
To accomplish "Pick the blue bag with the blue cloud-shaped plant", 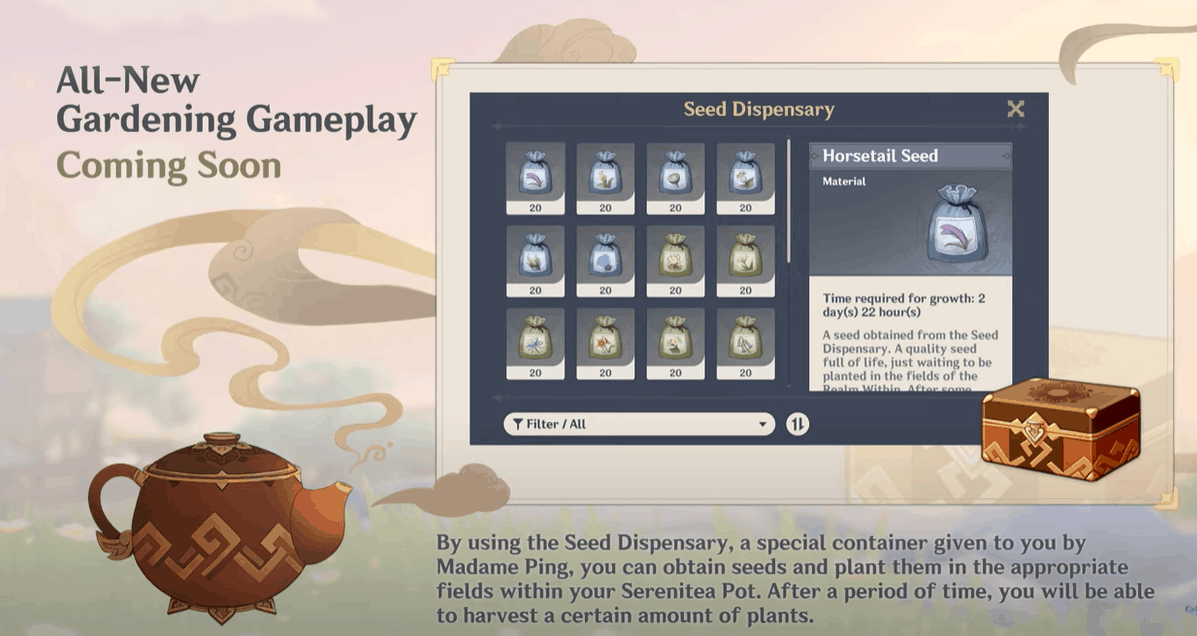I will coord(605,260).
